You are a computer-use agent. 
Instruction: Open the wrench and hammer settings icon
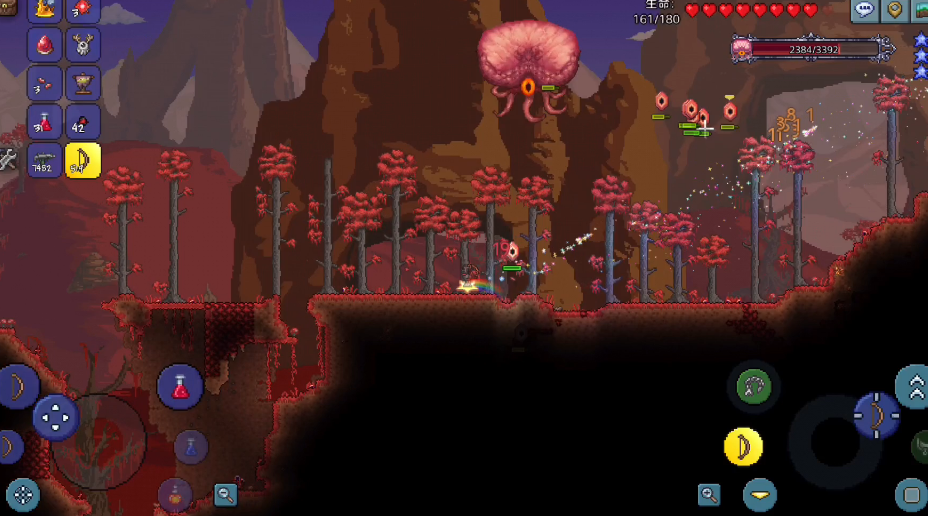[x=8, y=160]
